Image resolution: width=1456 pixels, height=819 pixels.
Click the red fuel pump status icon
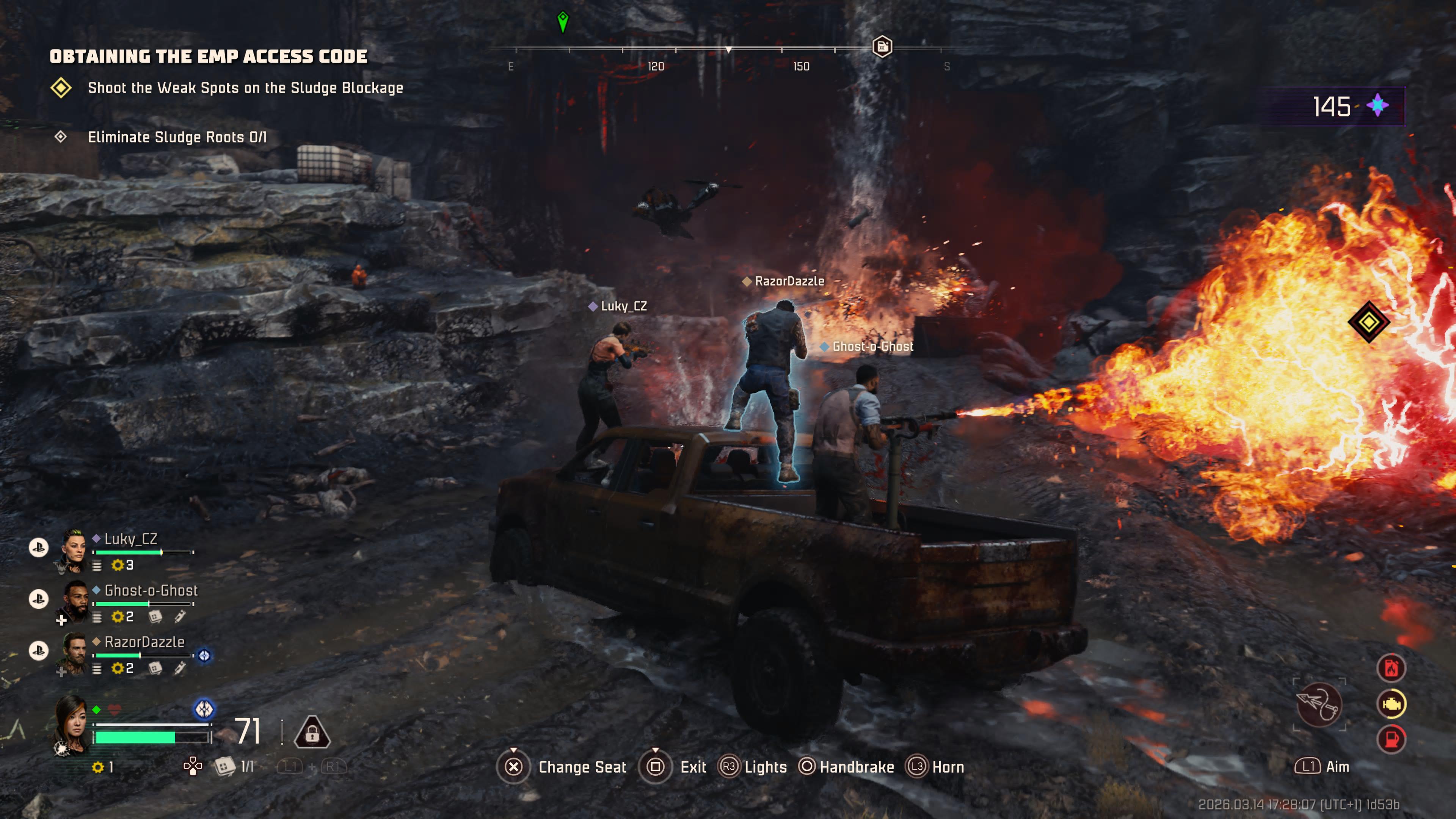pyautogui.click(x=1391, y=739)
